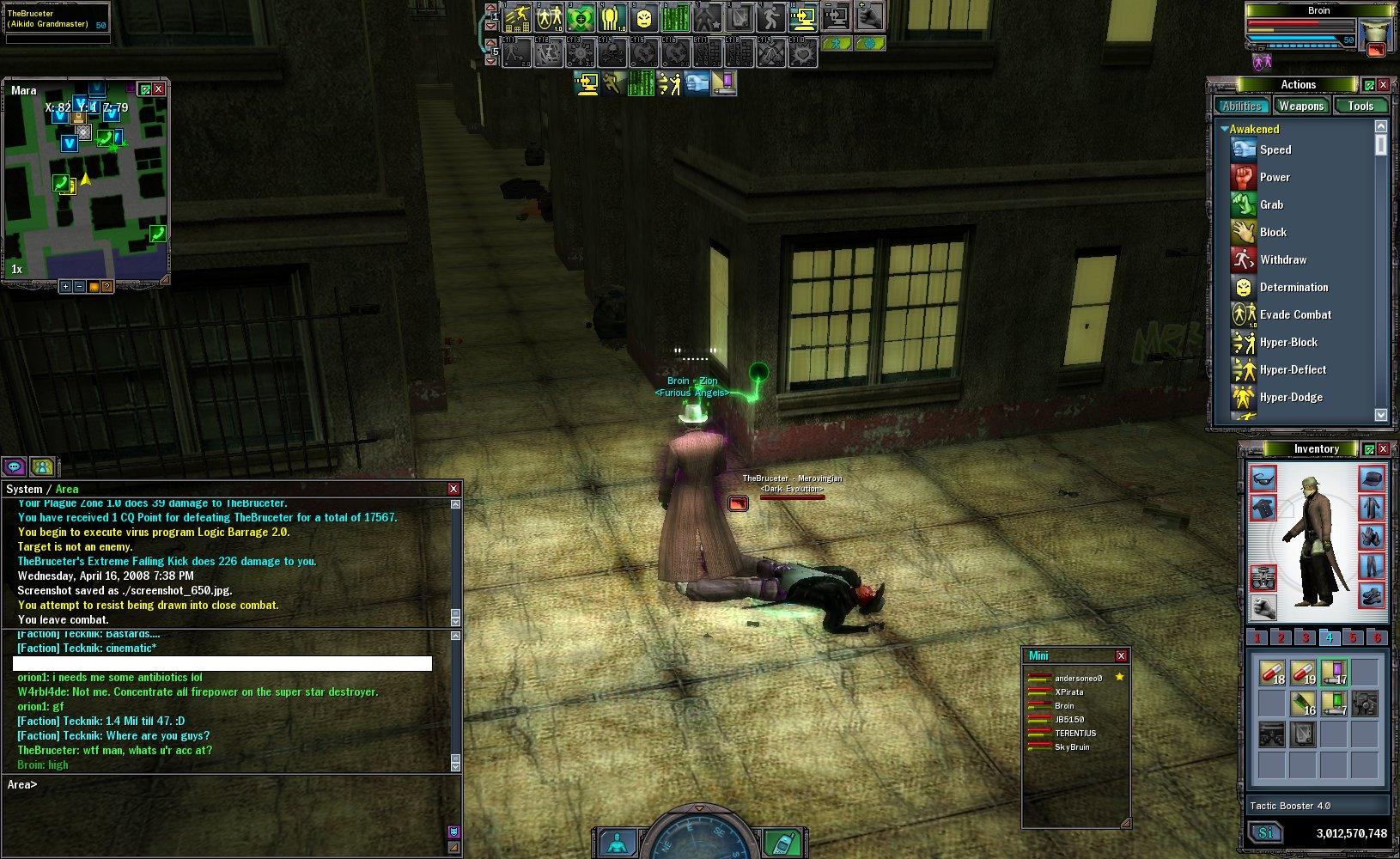Select the Hyper-Dodge ability
The width and height of the screenshot is (1400, 859).
(x=1290, y=397)
